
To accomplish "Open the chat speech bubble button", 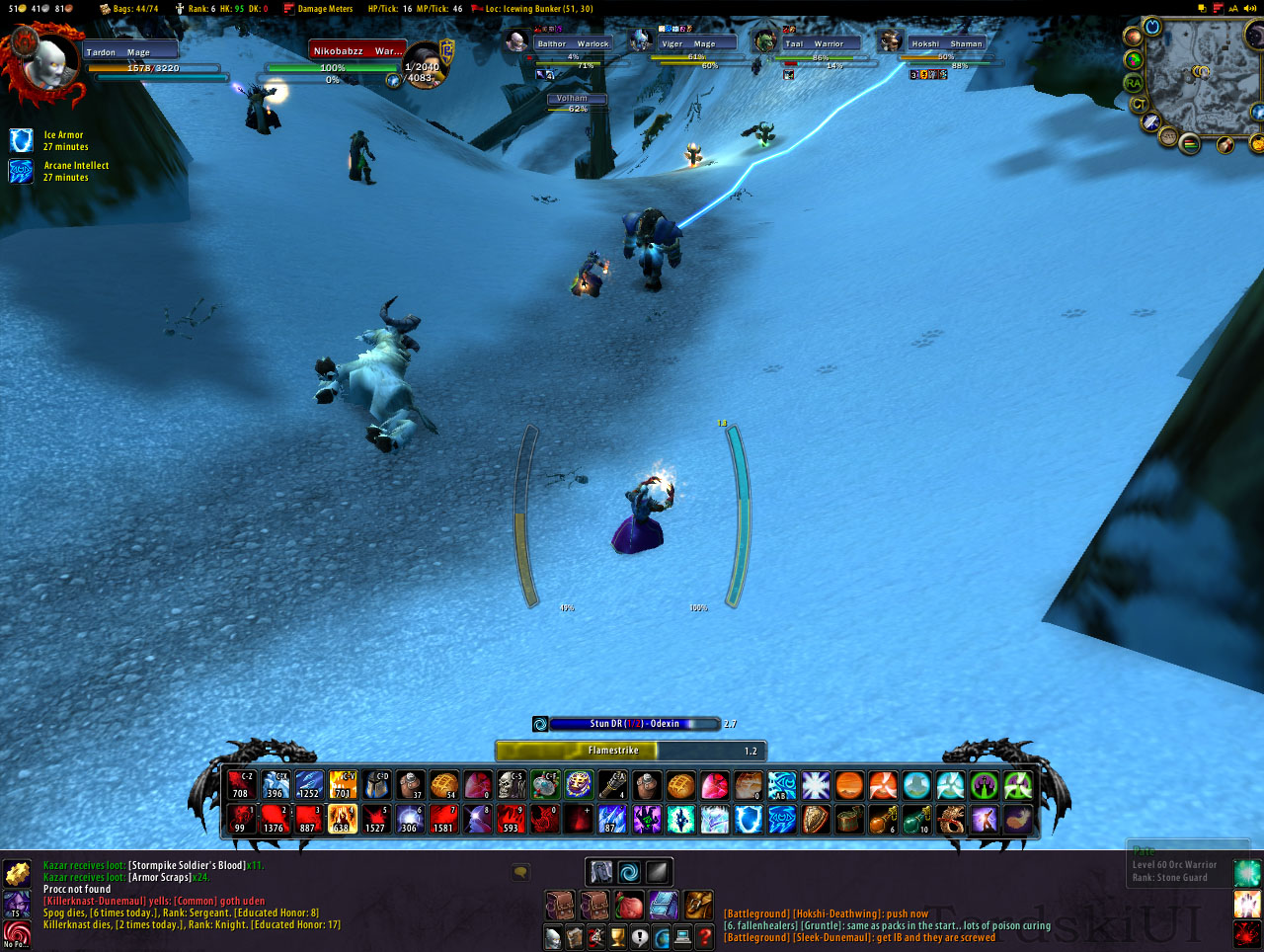I will click(x=520, y=871).
